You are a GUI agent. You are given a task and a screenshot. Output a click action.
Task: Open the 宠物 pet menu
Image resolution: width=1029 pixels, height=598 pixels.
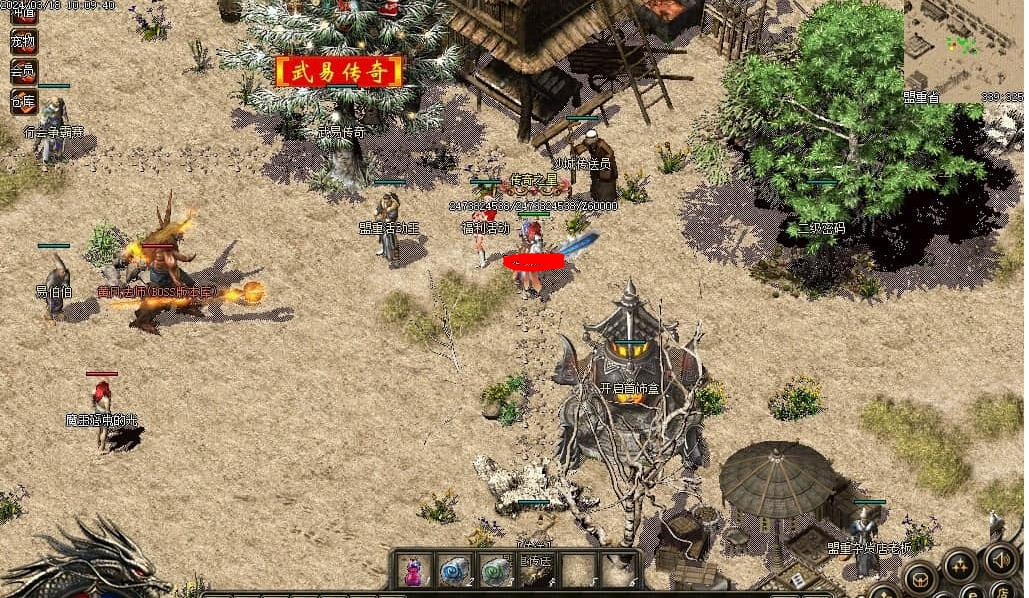coord(23,42)
